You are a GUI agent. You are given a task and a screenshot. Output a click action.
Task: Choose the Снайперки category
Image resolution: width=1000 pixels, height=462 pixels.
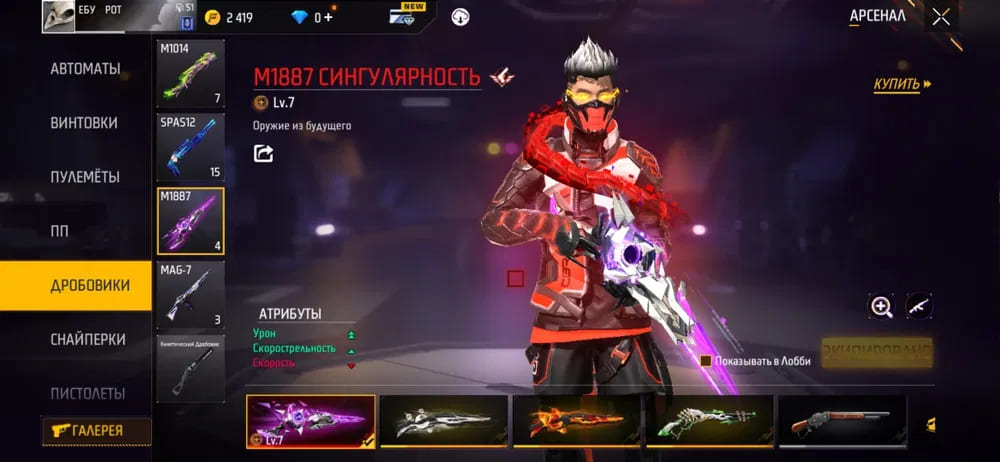(88, 339)
